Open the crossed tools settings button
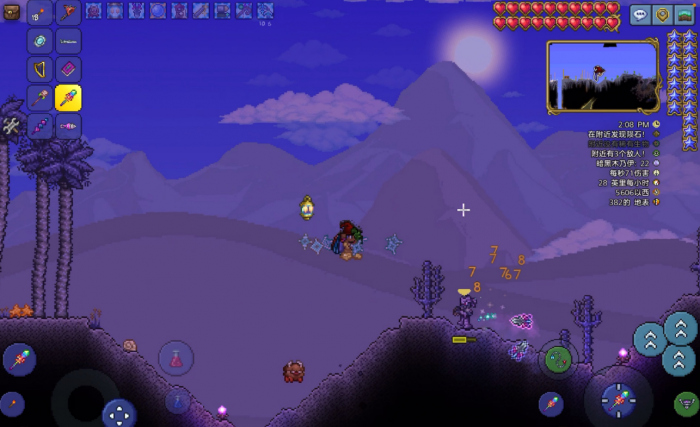 pyautogui.click(x=11, y=126)
